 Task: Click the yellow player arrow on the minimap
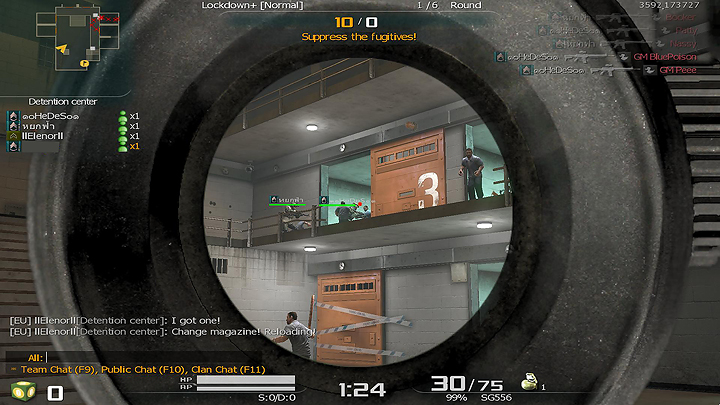click(62, 48)
